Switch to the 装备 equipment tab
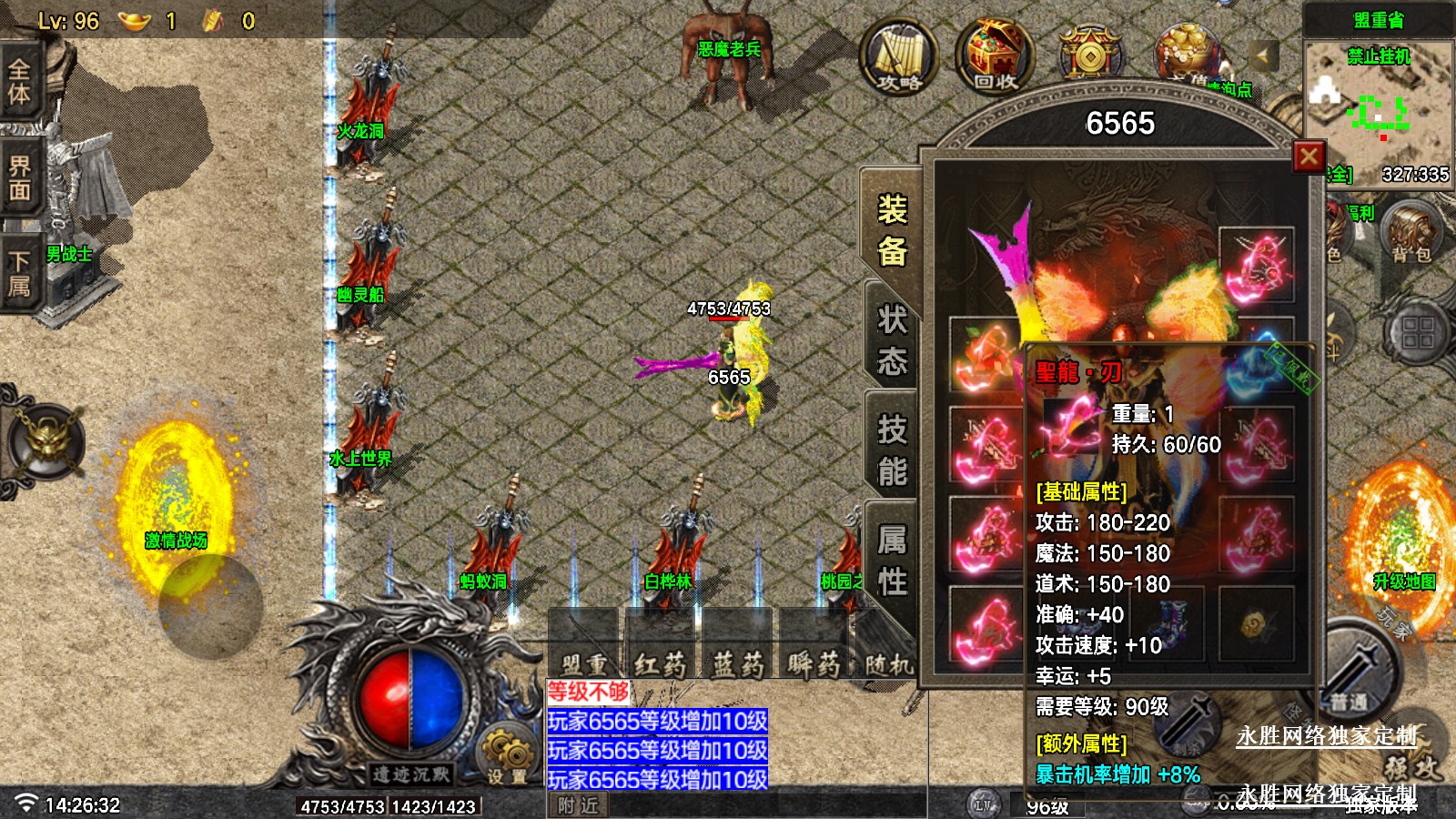The image size is (1456, 819). tap(892, 230)
